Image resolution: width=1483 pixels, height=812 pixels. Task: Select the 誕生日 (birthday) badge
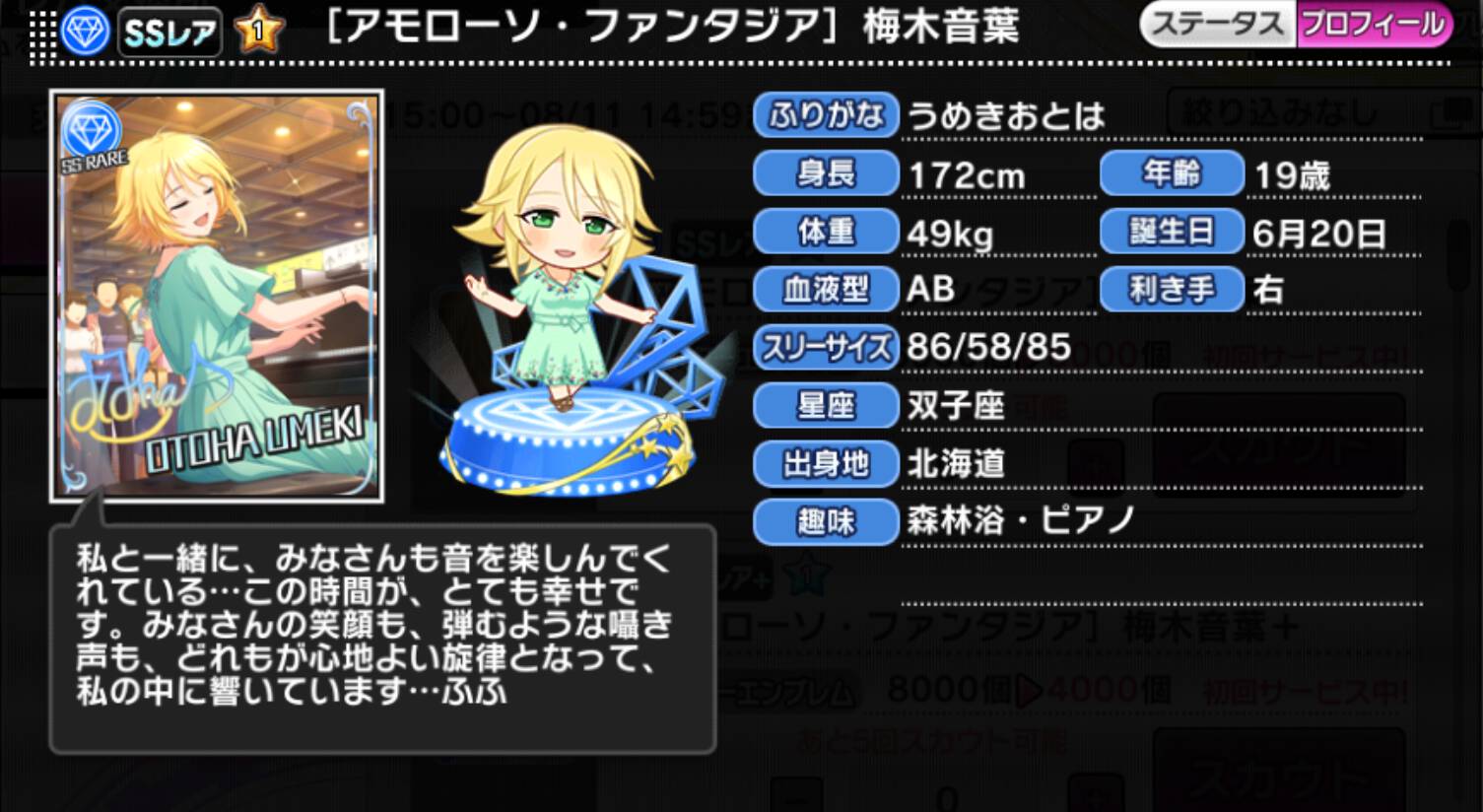click(1171, 232)
